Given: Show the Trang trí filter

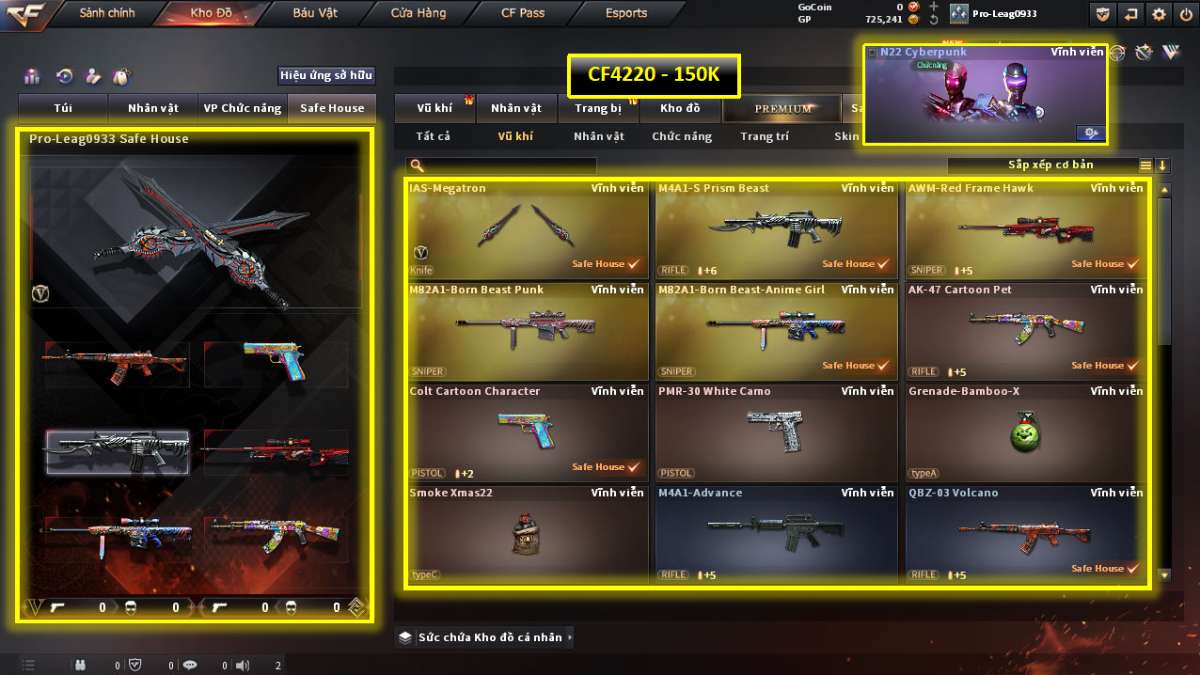Looking at the screenshot, I should coord(765,137).
